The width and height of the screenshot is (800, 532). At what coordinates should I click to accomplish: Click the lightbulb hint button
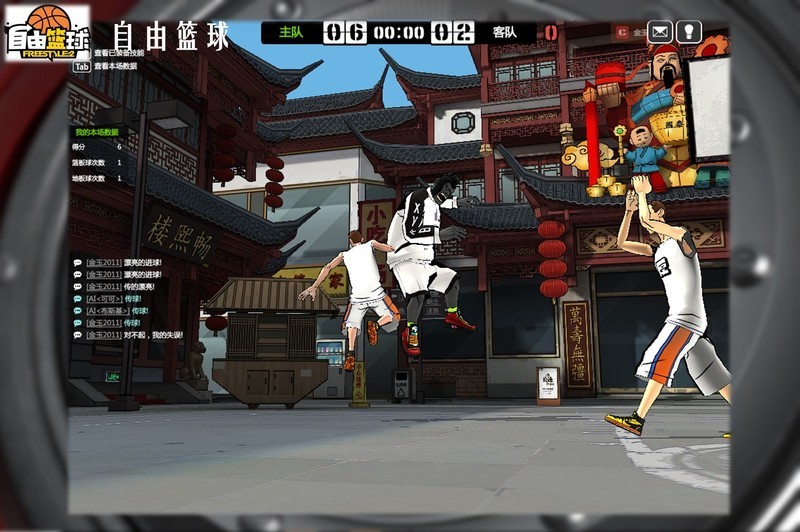click(689, 31)
